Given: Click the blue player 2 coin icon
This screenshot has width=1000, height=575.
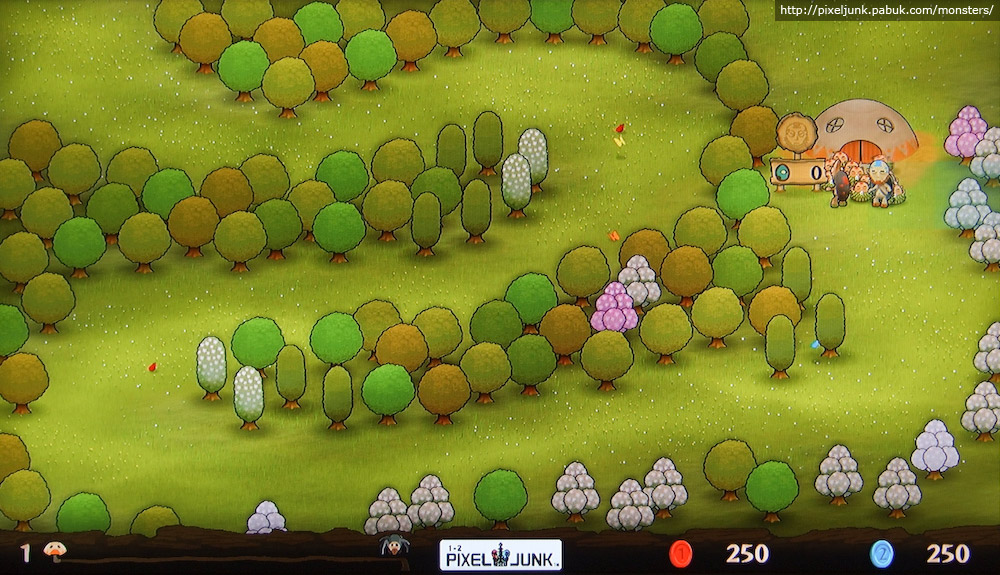Looking at the screenshot, I should (x=882, y=554).
